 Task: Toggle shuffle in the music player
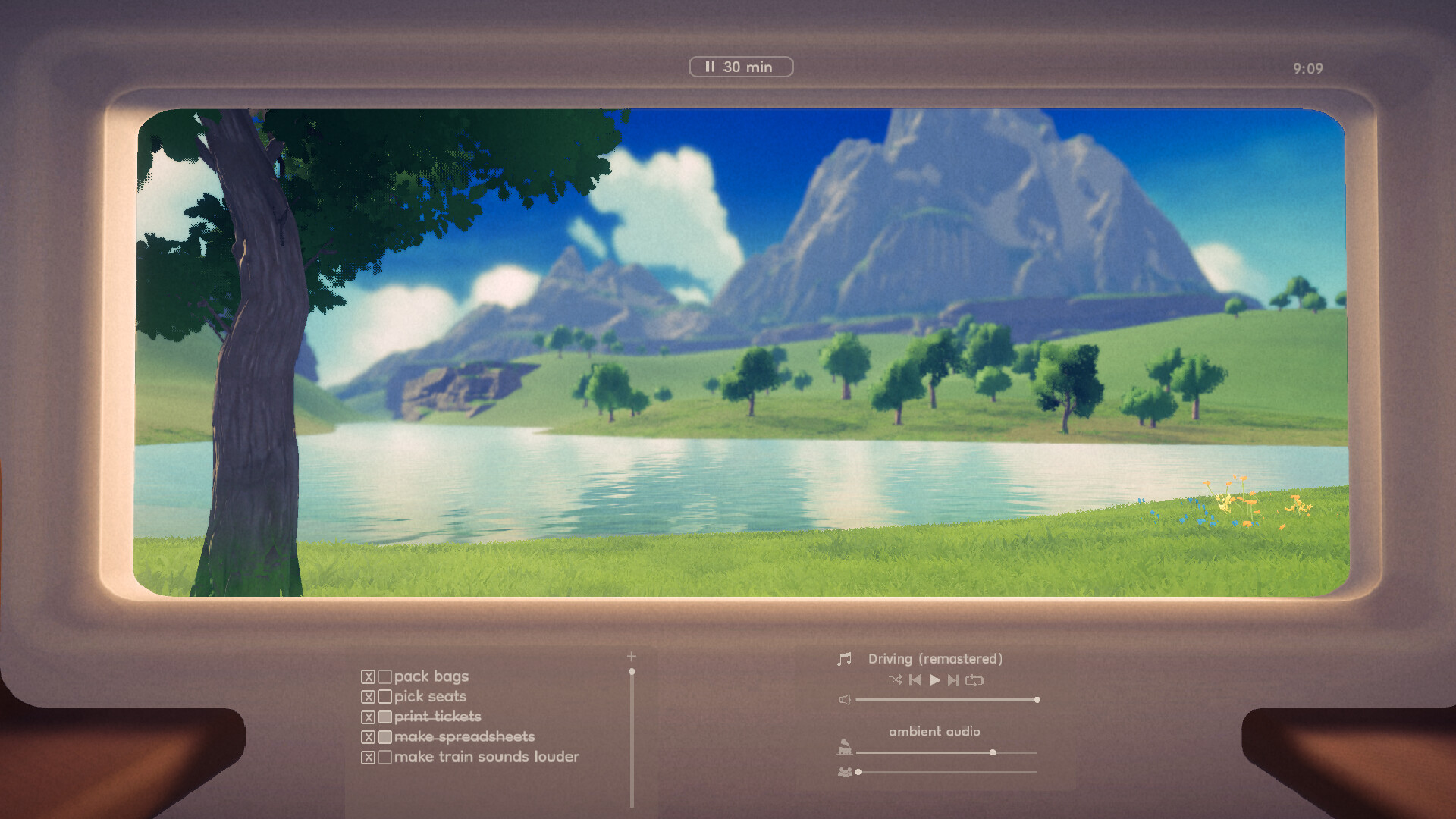[x=896, y=680]
